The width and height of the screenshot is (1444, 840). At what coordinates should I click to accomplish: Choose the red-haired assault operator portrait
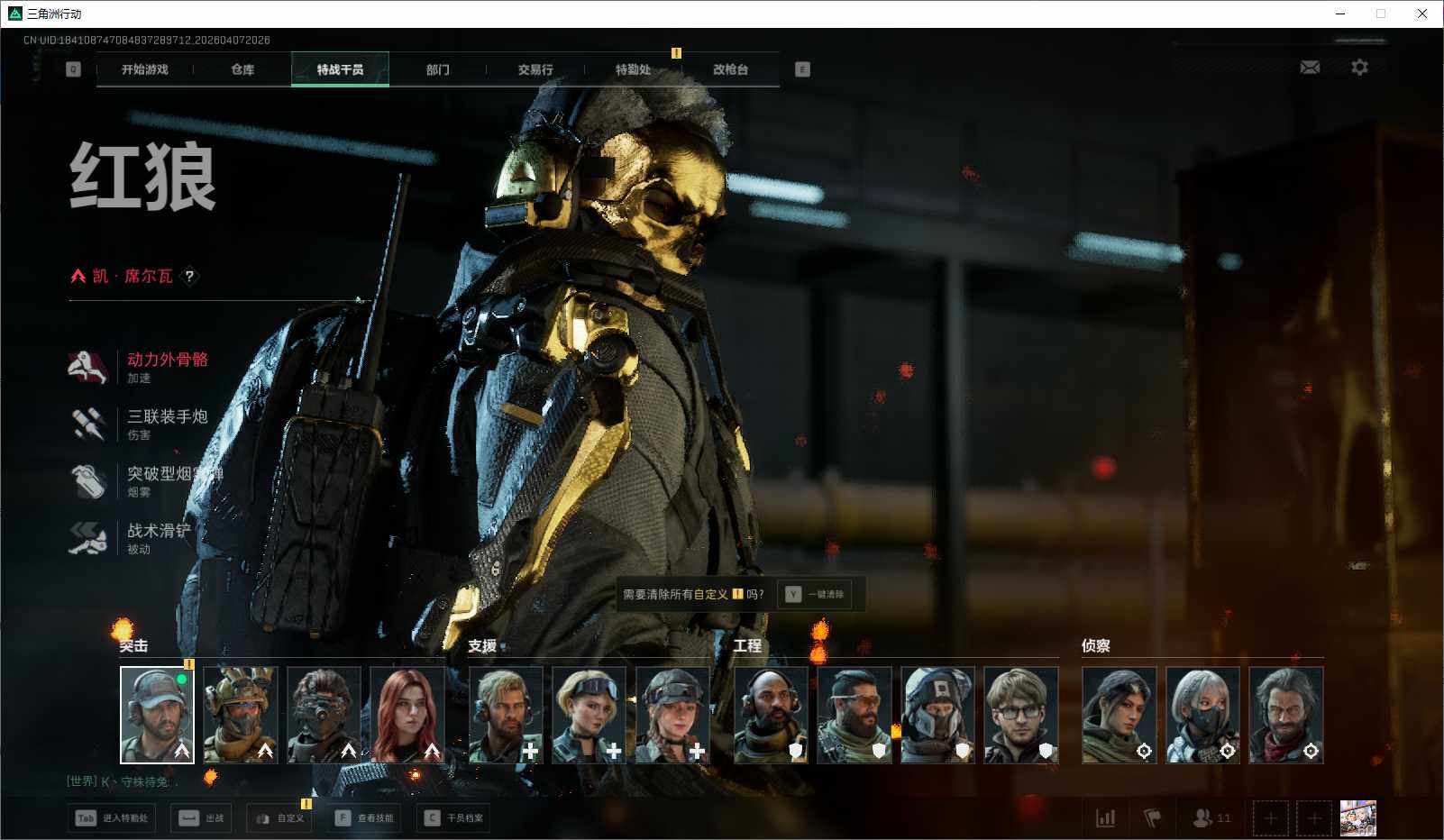(x=407, y=714)
